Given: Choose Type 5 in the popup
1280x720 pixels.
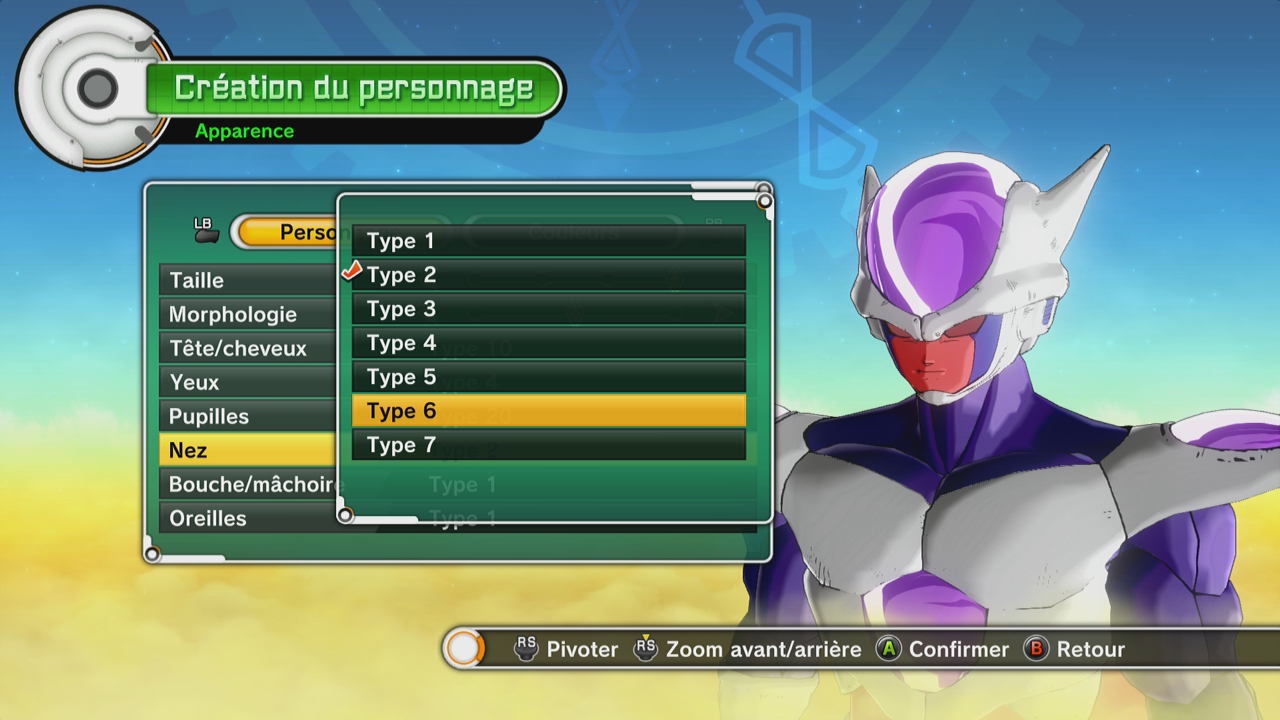Looking at the screenshot, I should pos(548,377).
